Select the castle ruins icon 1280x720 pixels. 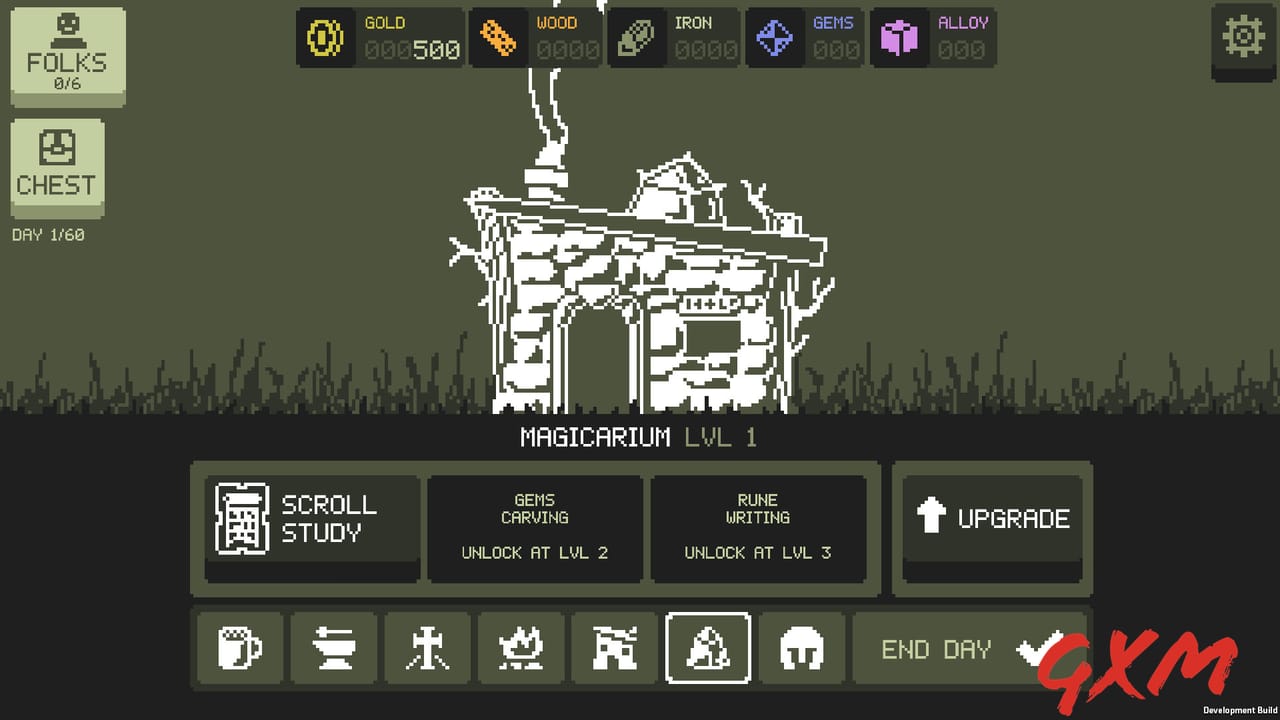[614, 648]
